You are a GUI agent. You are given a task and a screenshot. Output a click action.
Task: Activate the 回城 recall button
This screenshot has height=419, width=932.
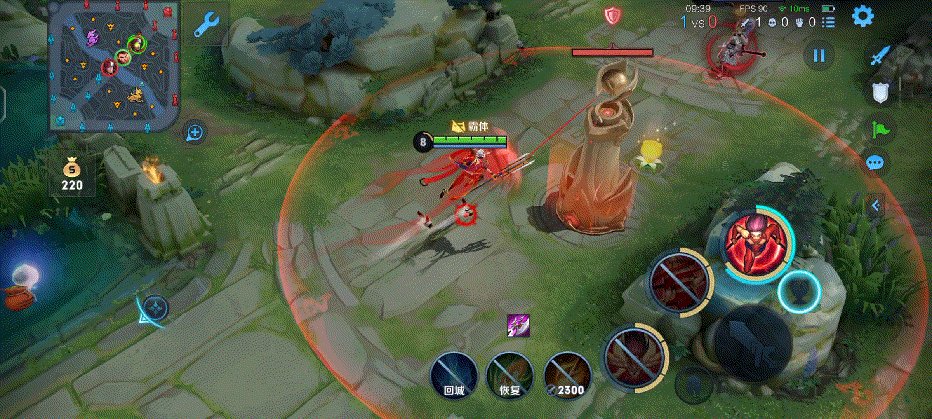click(454, 375)
